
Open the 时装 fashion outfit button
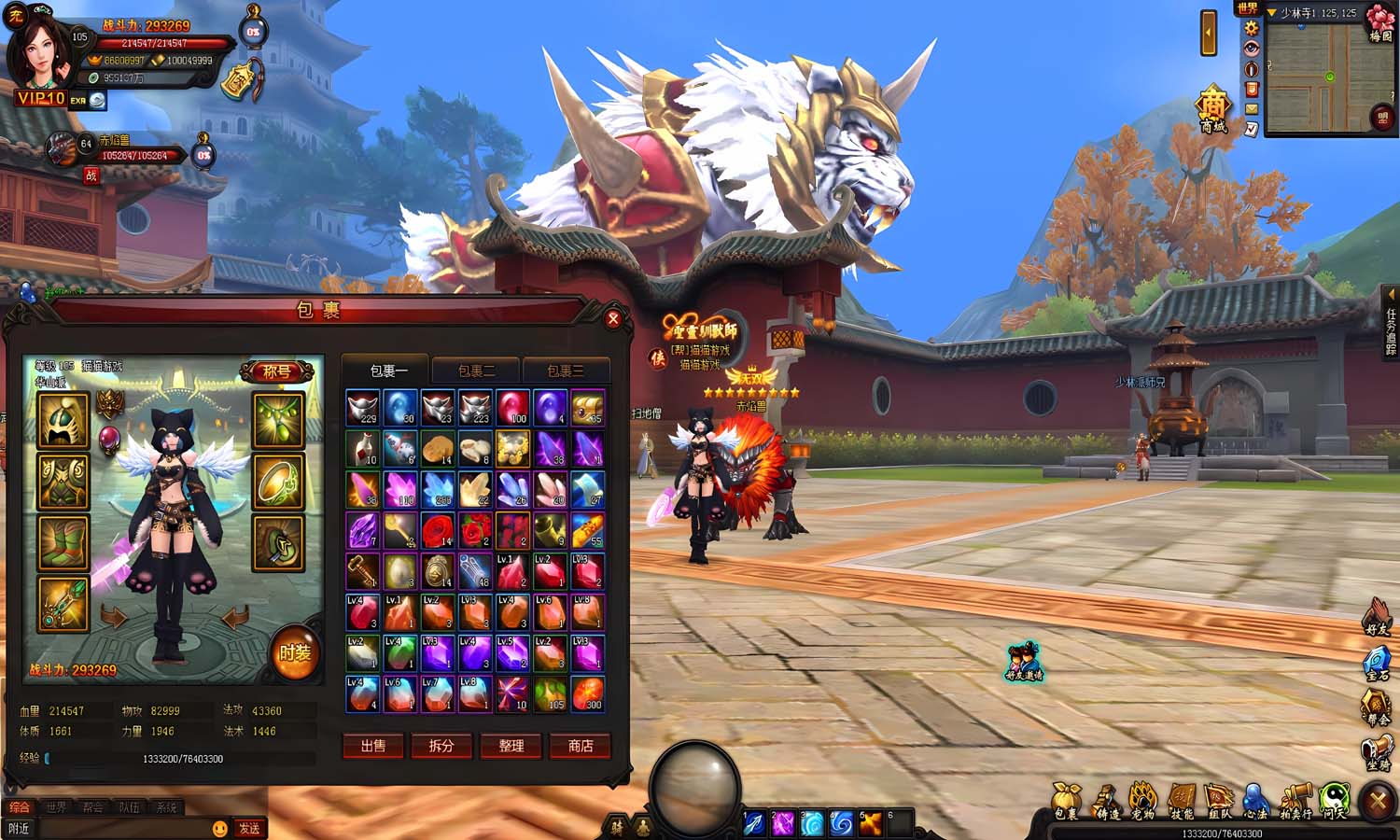pos(295,653)
